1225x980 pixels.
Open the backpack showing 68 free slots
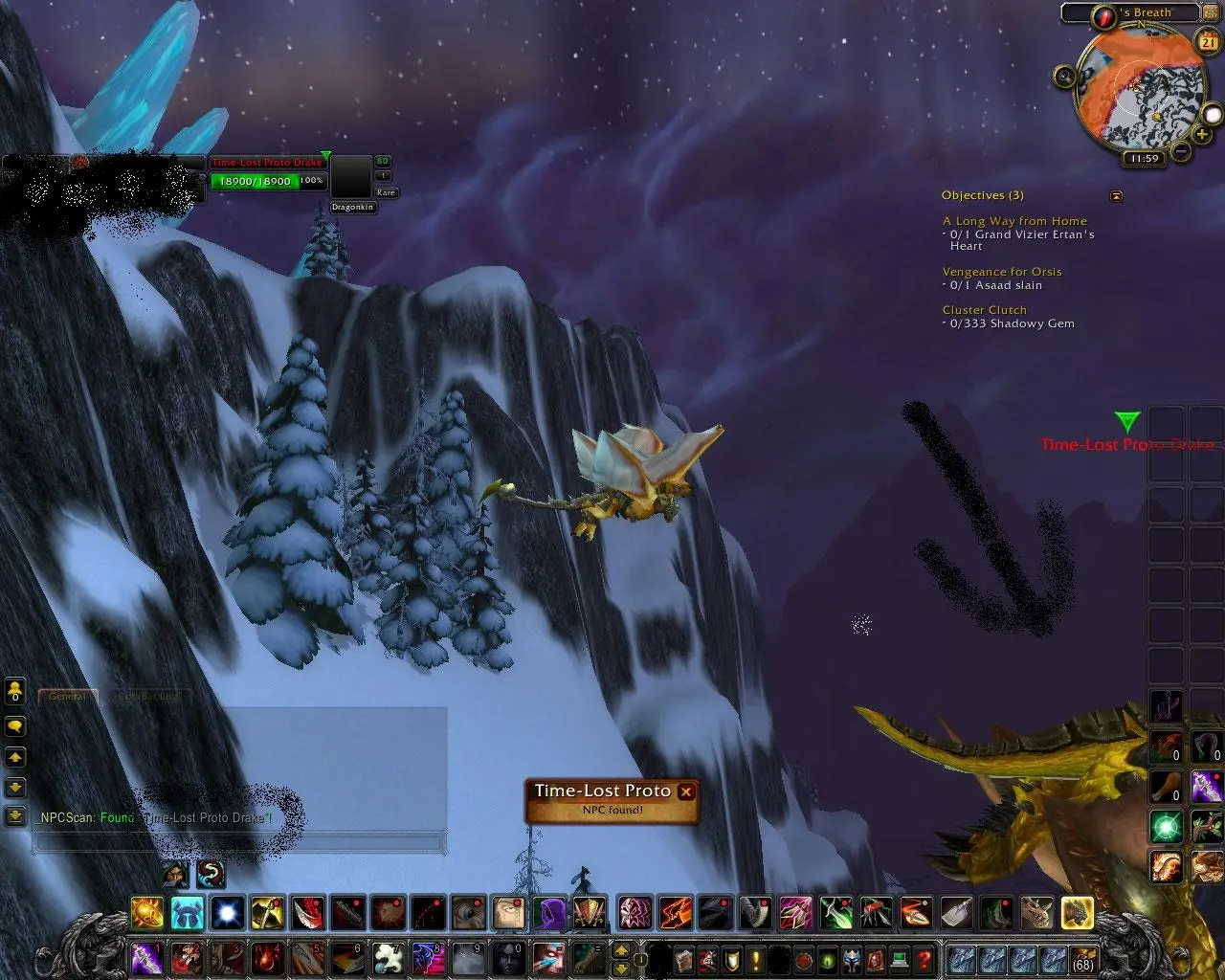click(x=1083, y=960)
